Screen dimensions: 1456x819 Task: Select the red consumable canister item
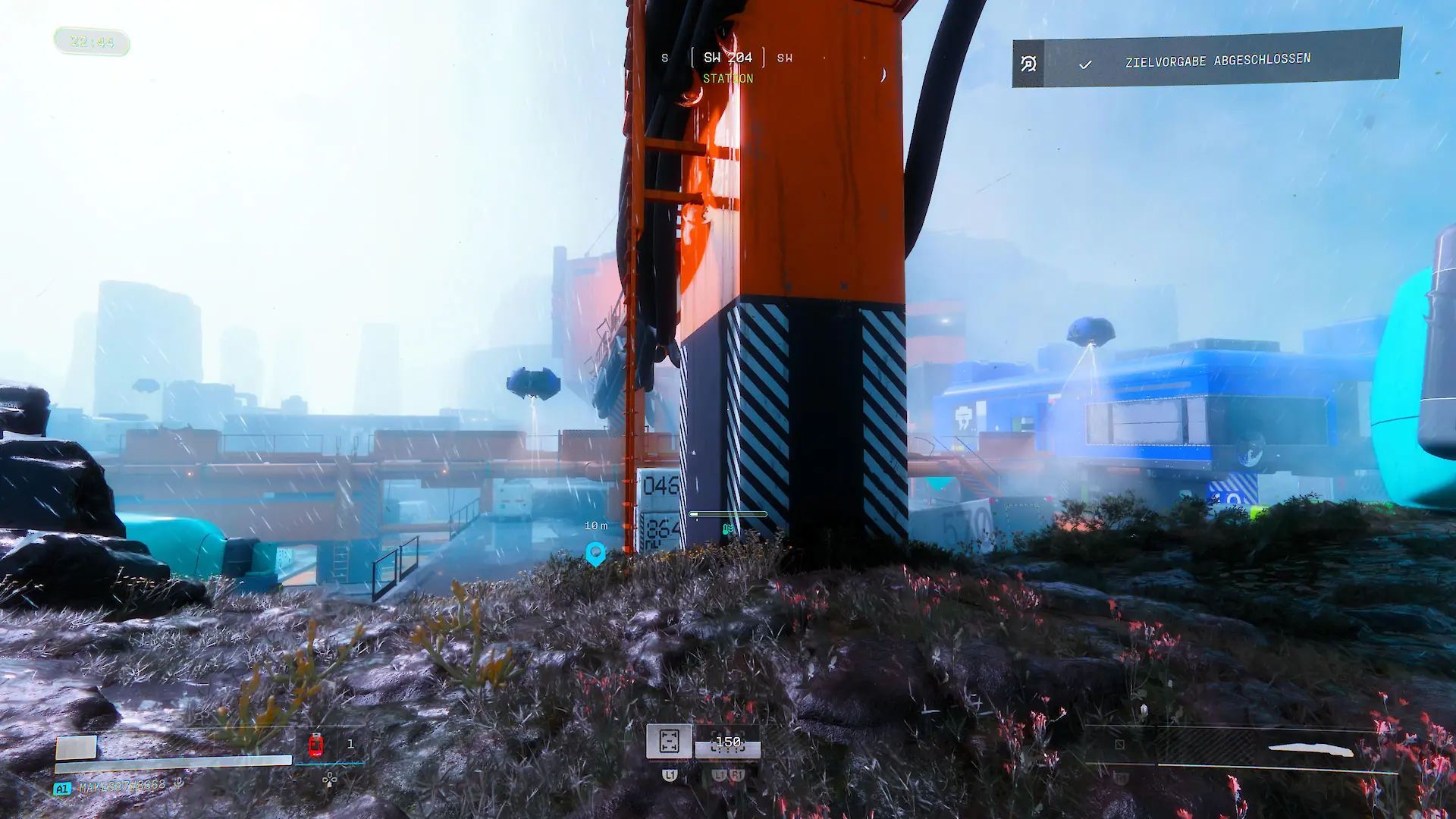coord(315,745)
